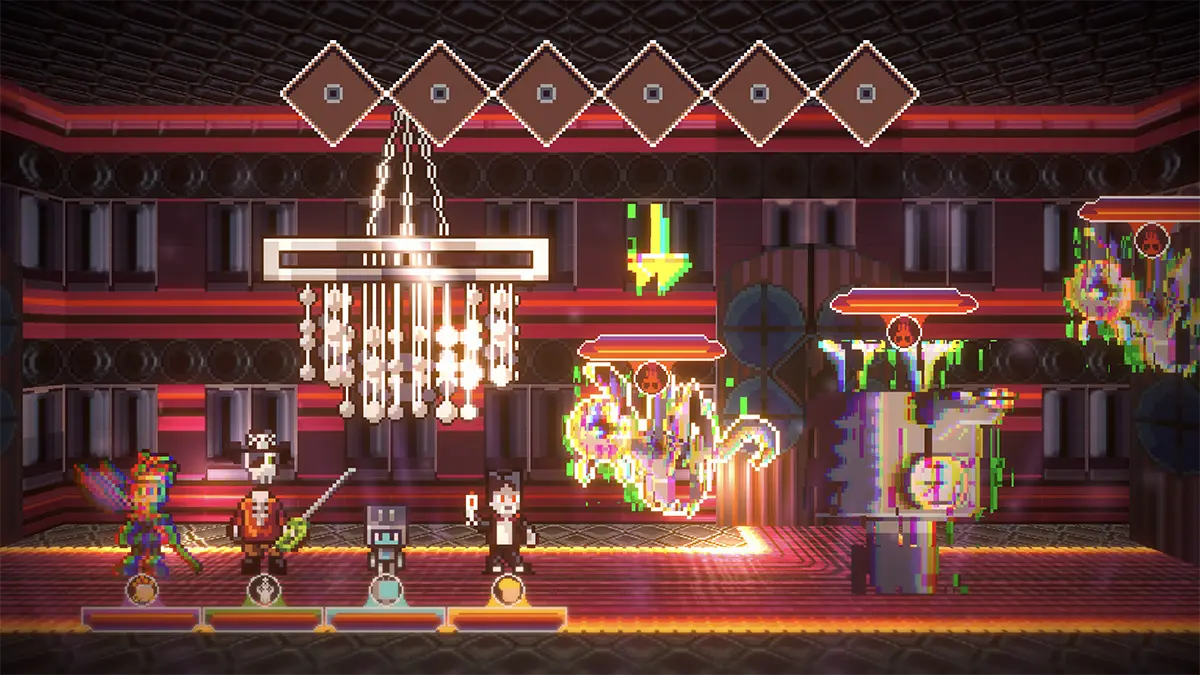
Task: Choose the skeleton pirate portrait icon
Action: pos(264,590)
